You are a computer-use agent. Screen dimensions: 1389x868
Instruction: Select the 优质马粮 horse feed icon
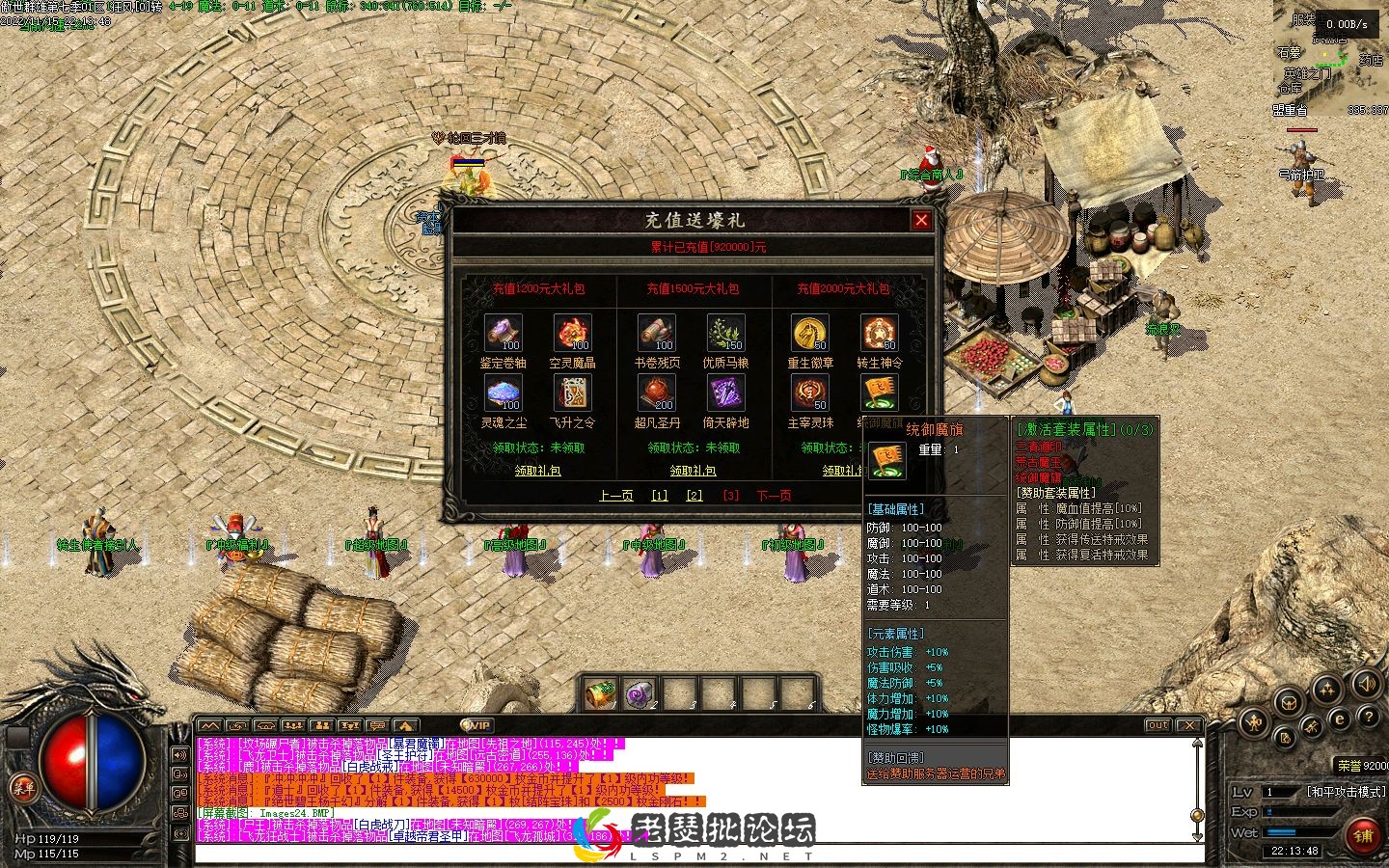click(725, 334)
